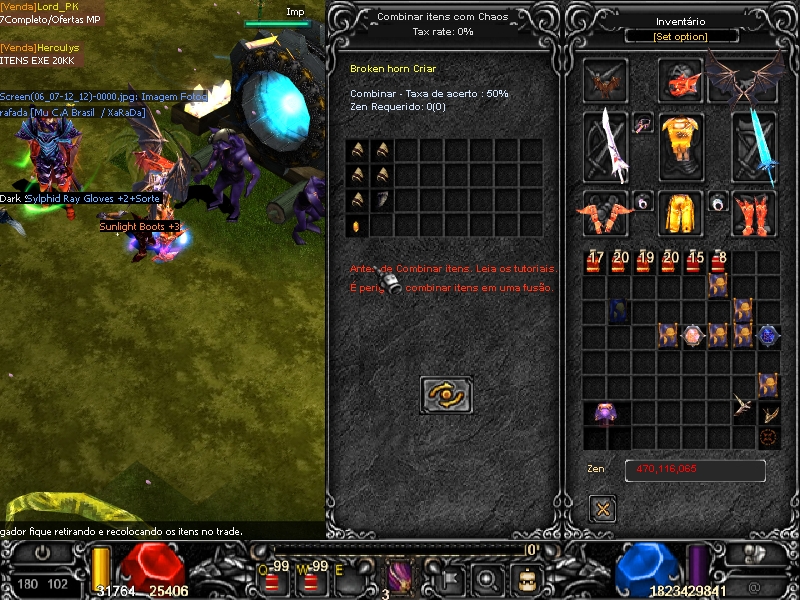
Task: Close the inventory with the X button
Action: [x=602, y=509]
